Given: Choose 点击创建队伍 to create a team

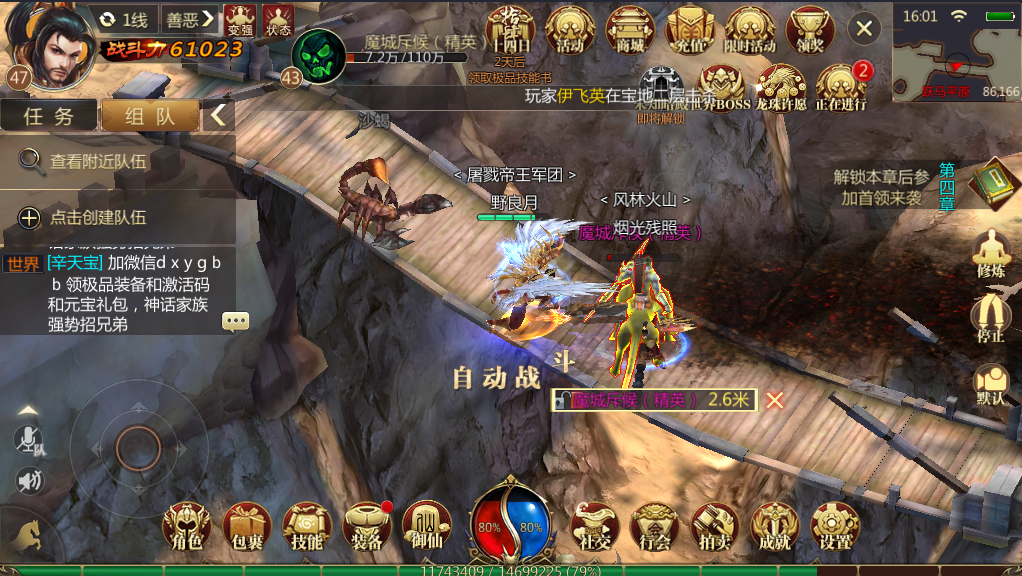Looking at the screenshot, I should pyautogui.click(x=98, y=217).
